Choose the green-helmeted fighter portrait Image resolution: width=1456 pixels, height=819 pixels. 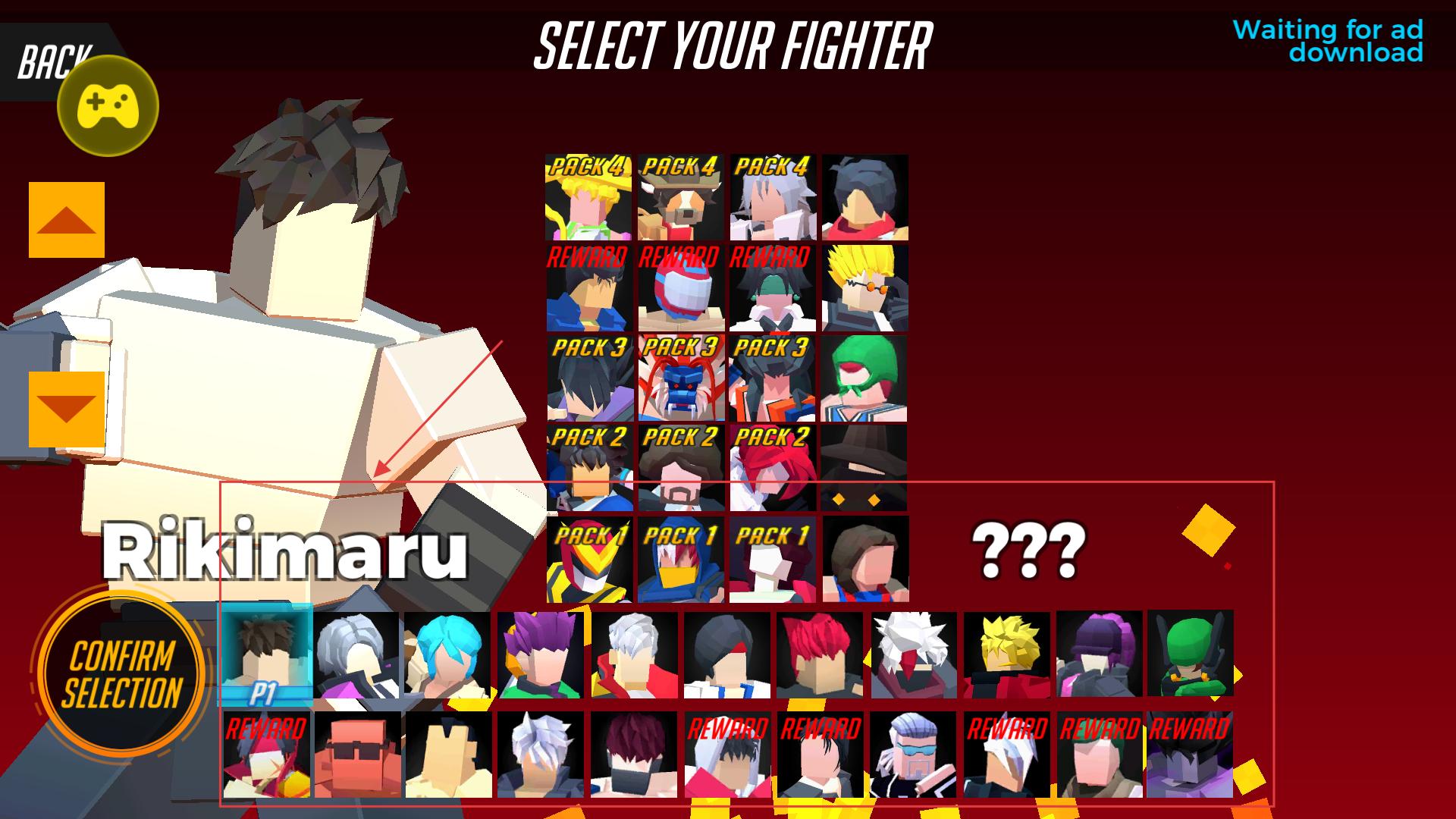1190,654
